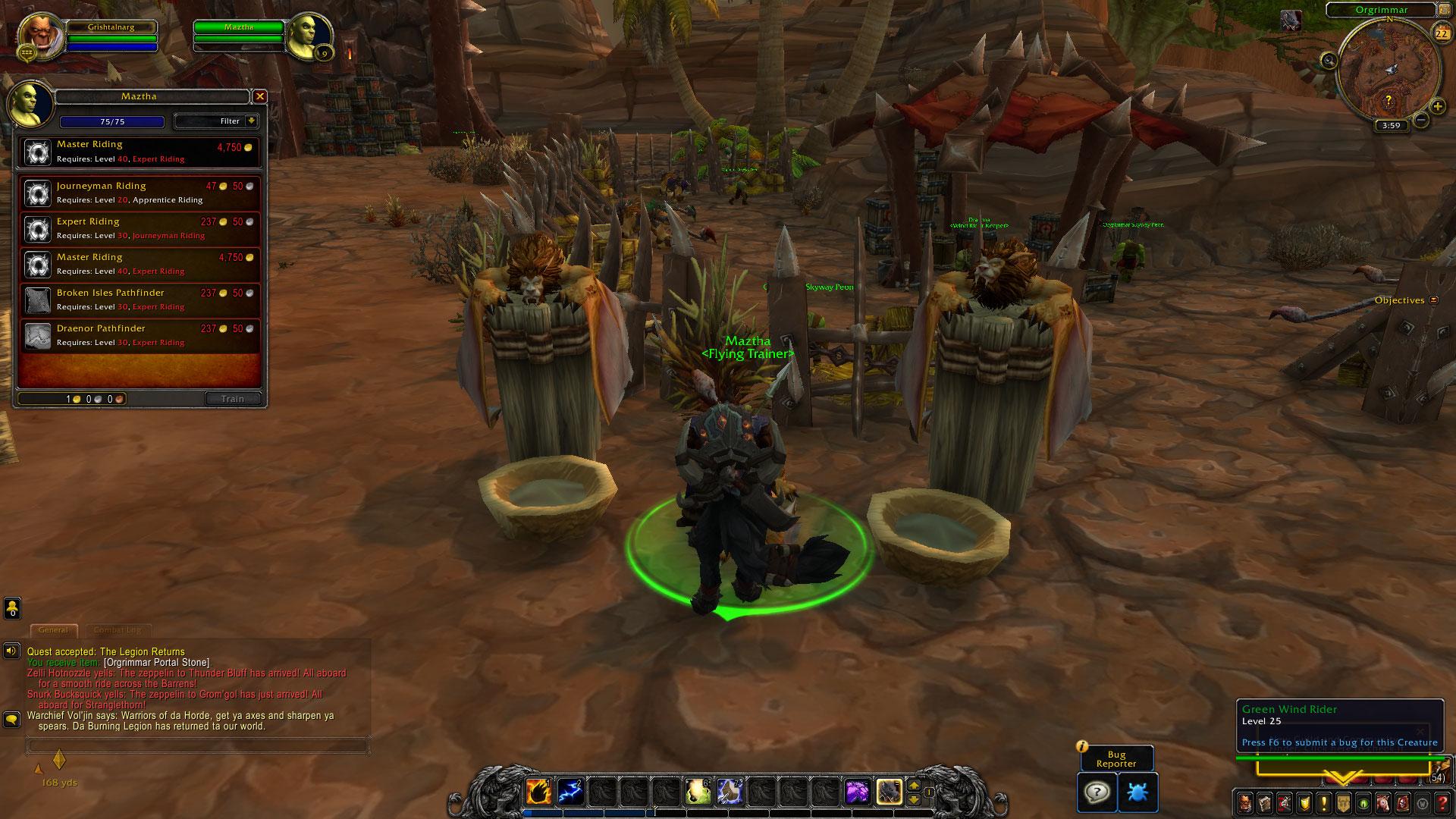The image size is (1456, 819).
Task: Click the speech bubble chat button
Action: coord(12,718)
